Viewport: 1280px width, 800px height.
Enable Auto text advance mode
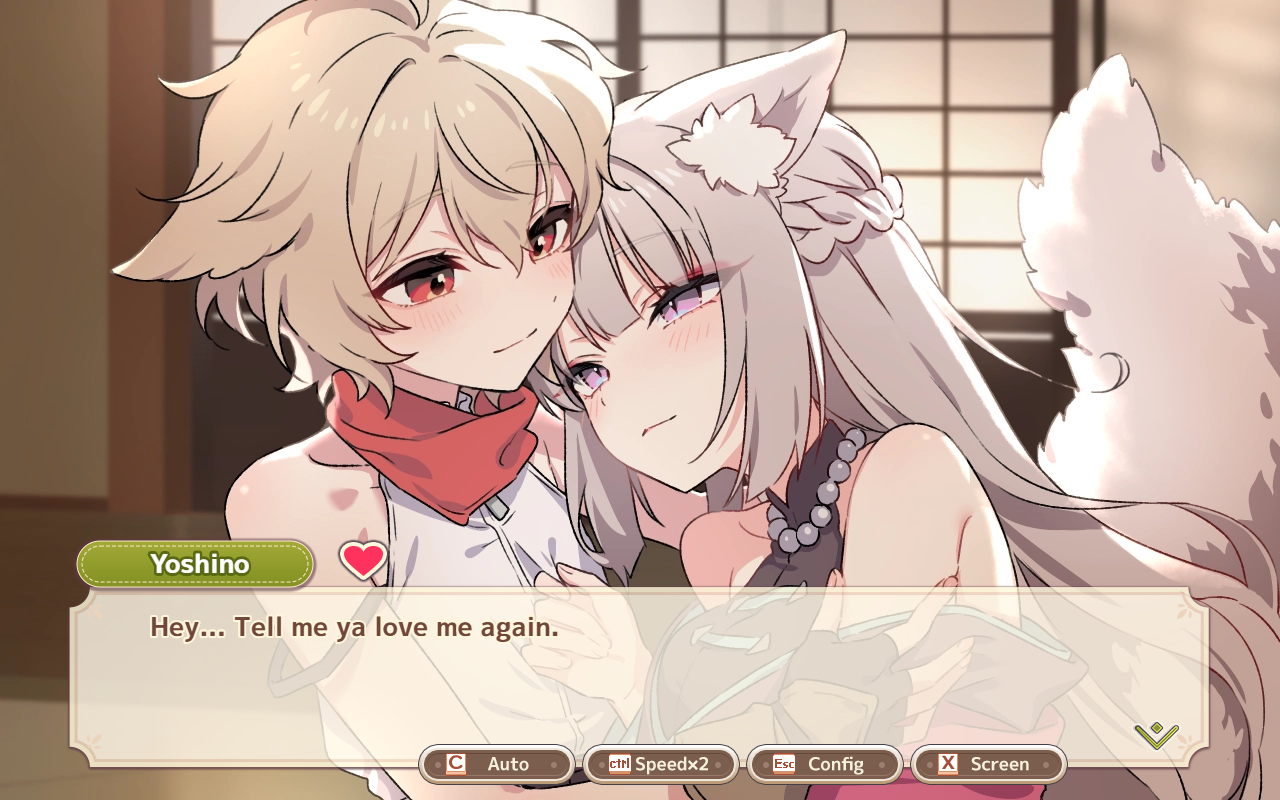tap(497, 764)
